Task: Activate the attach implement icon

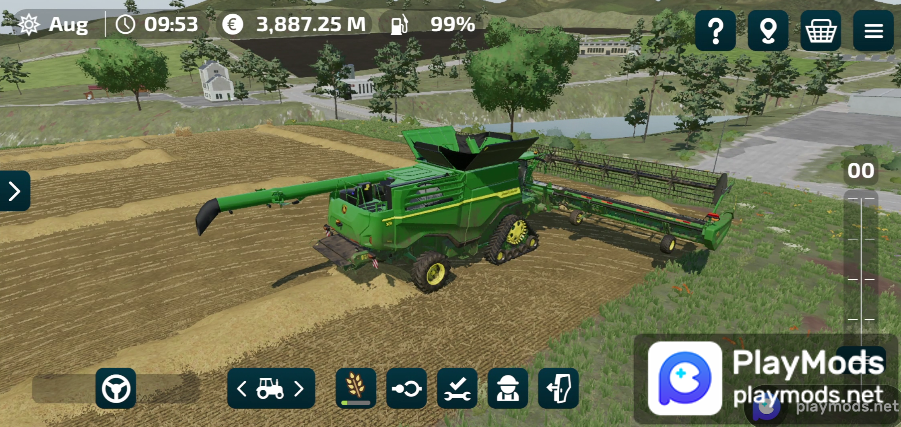Action: pos(407,389)
